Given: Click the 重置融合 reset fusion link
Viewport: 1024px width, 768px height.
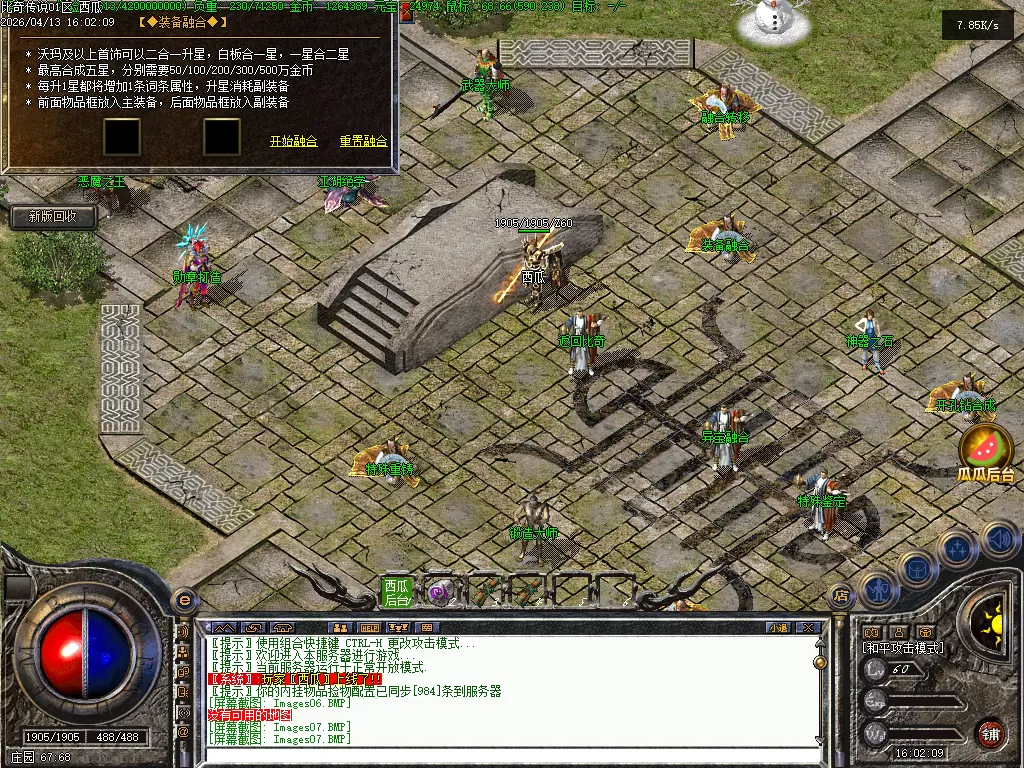Looking at the screenshot, I should coord(363,142).
